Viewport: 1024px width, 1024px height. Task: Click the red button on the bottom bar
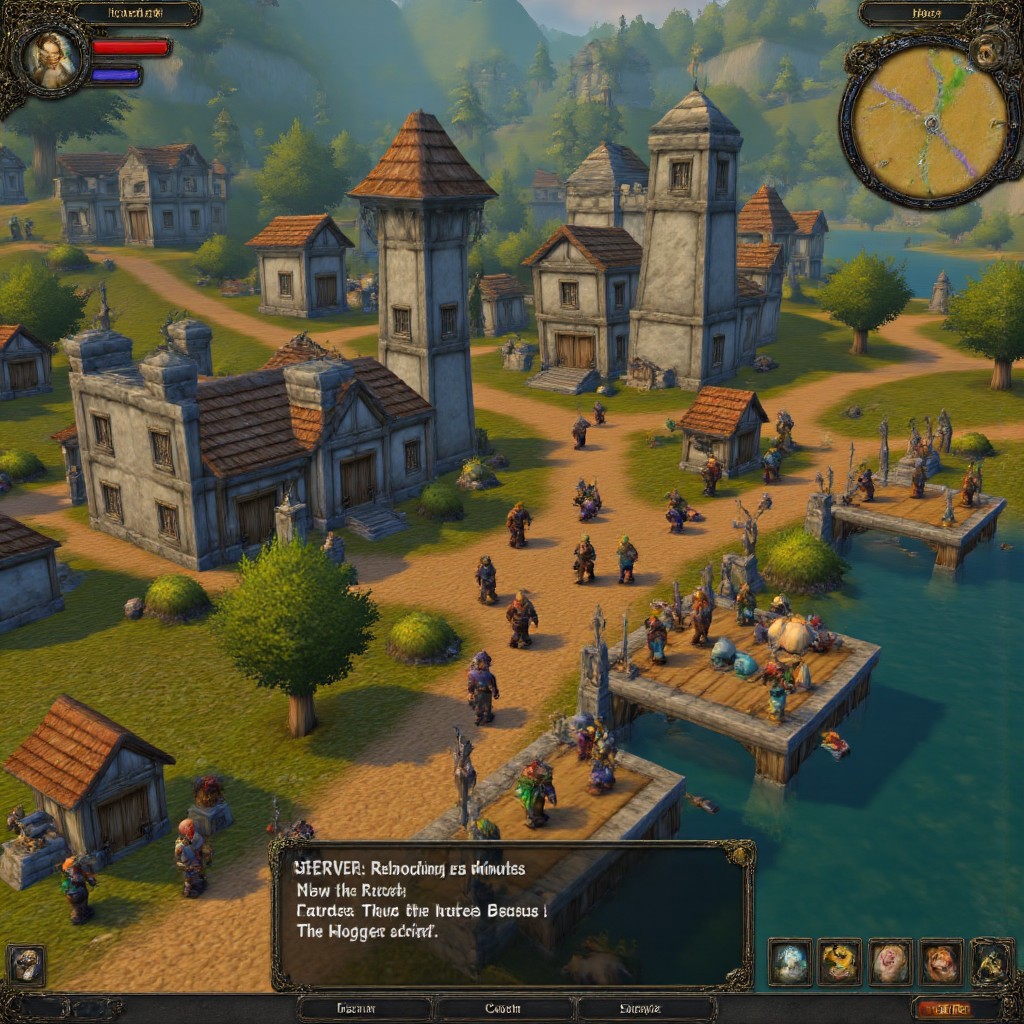[x=942, y=1009]
